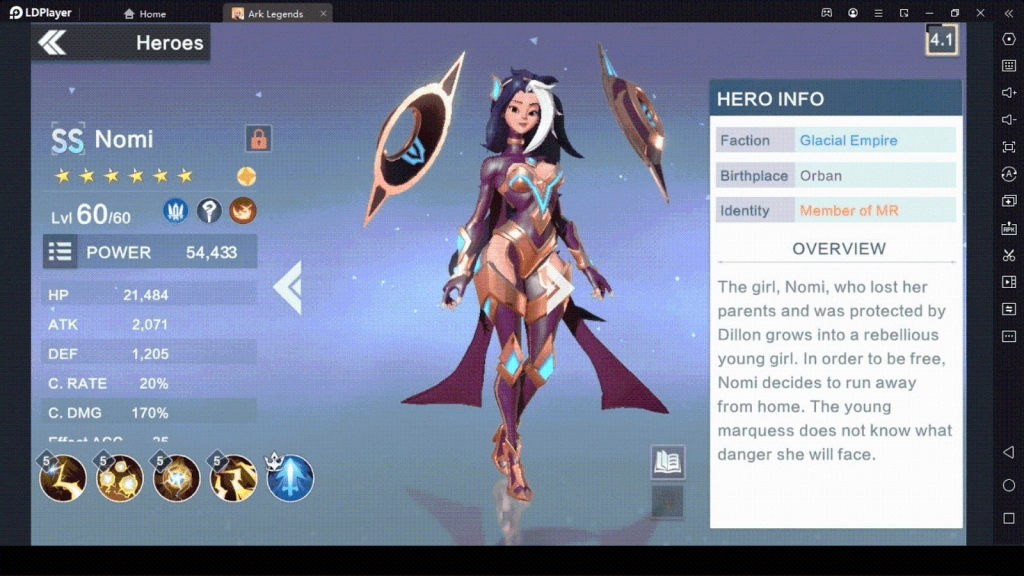Toggle the open book hero info button
This screenshot has height=576, width=1024.
tap(667, 462)
